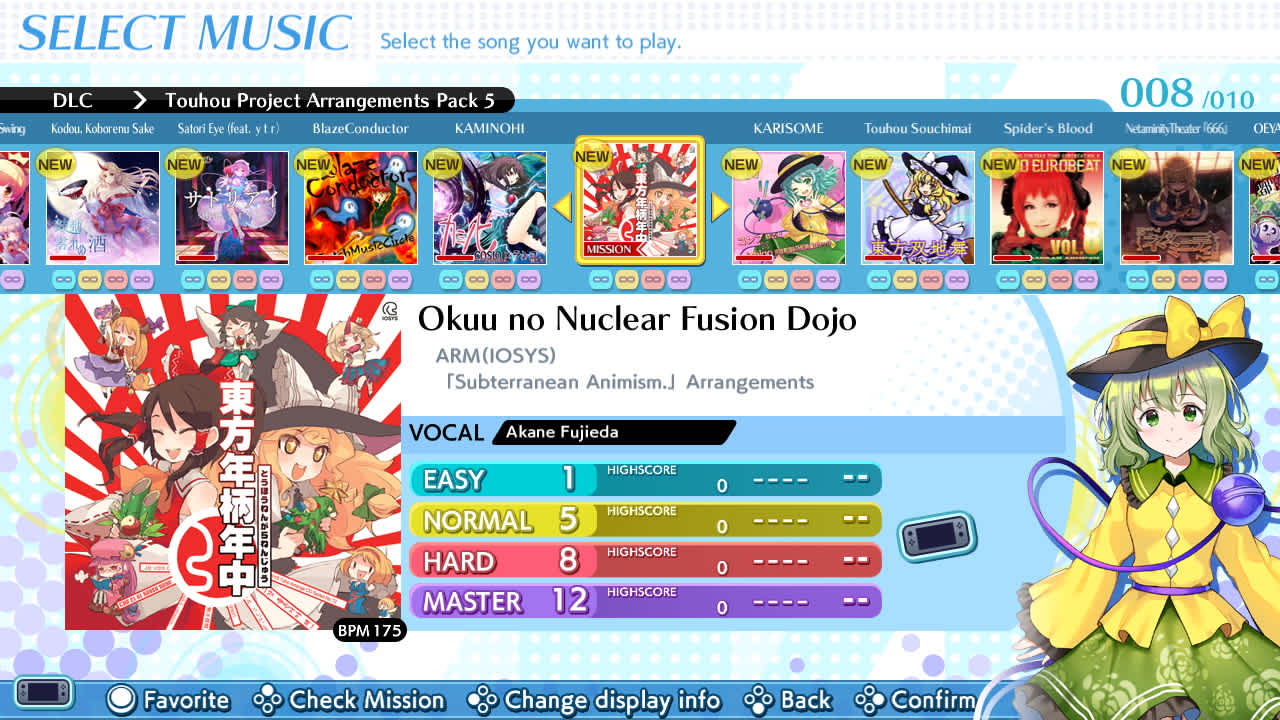This screenshot has width=1280, height=720.
Task: Click the Touhou Souchimai song thumbnail
Action: click(x=918, y=207)
